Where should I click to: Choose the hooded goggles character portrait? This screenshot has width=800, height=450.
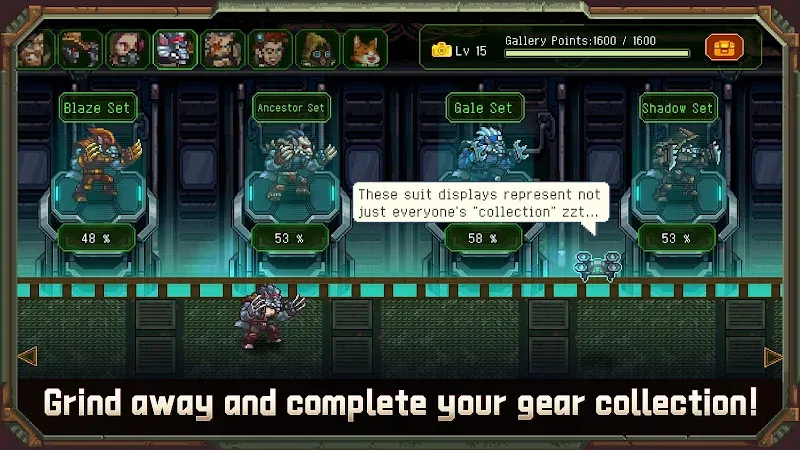318,48
